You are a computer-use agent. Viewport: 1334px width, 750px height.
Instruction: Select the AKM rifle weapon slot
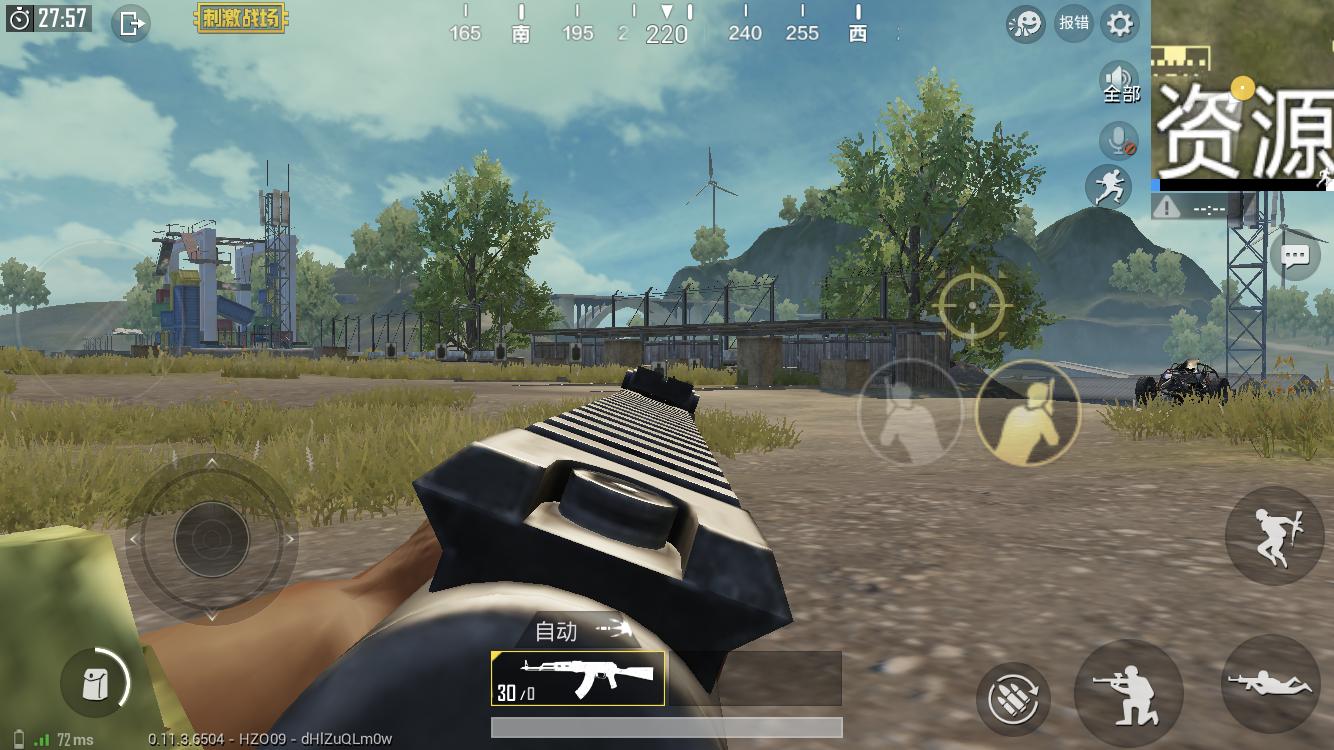pyautogui.click(x=578, y=679)
